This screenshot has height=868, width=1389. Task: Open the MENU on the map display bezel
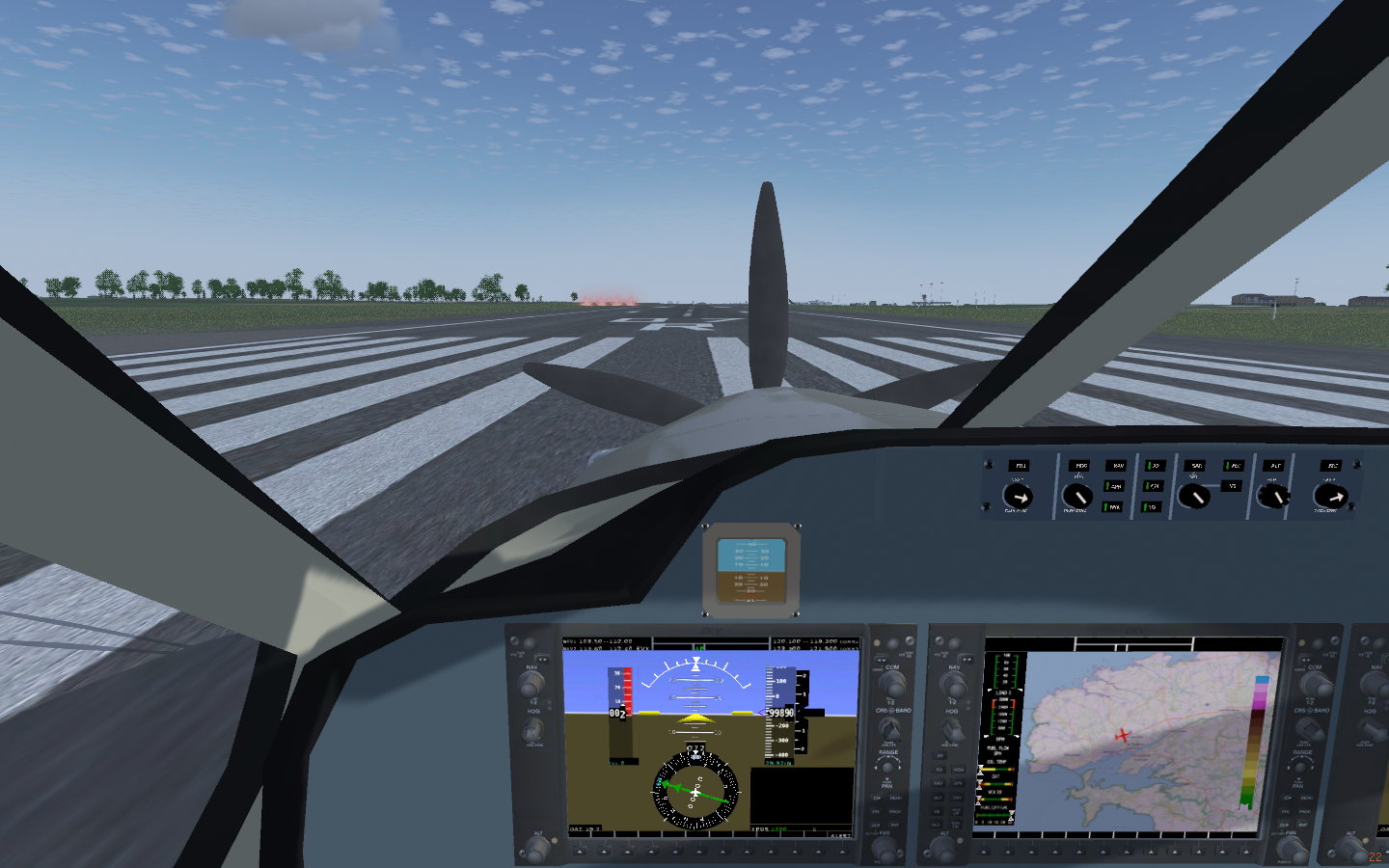tap(1306, 798)
